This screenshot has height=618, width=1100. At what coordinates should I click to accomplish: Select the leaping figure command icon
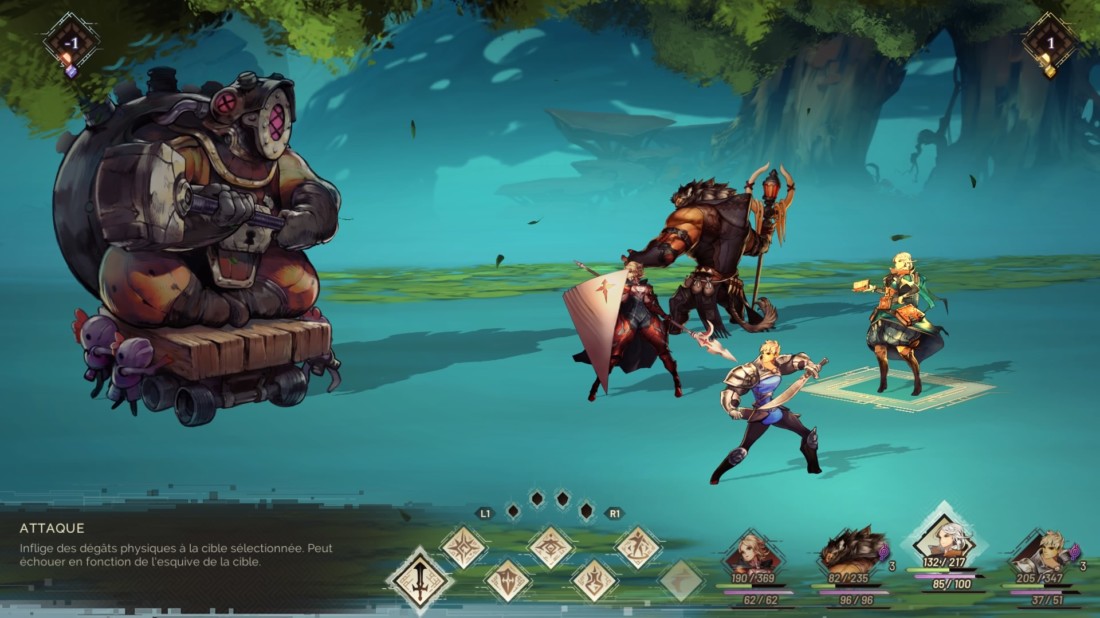coord(638,547)
